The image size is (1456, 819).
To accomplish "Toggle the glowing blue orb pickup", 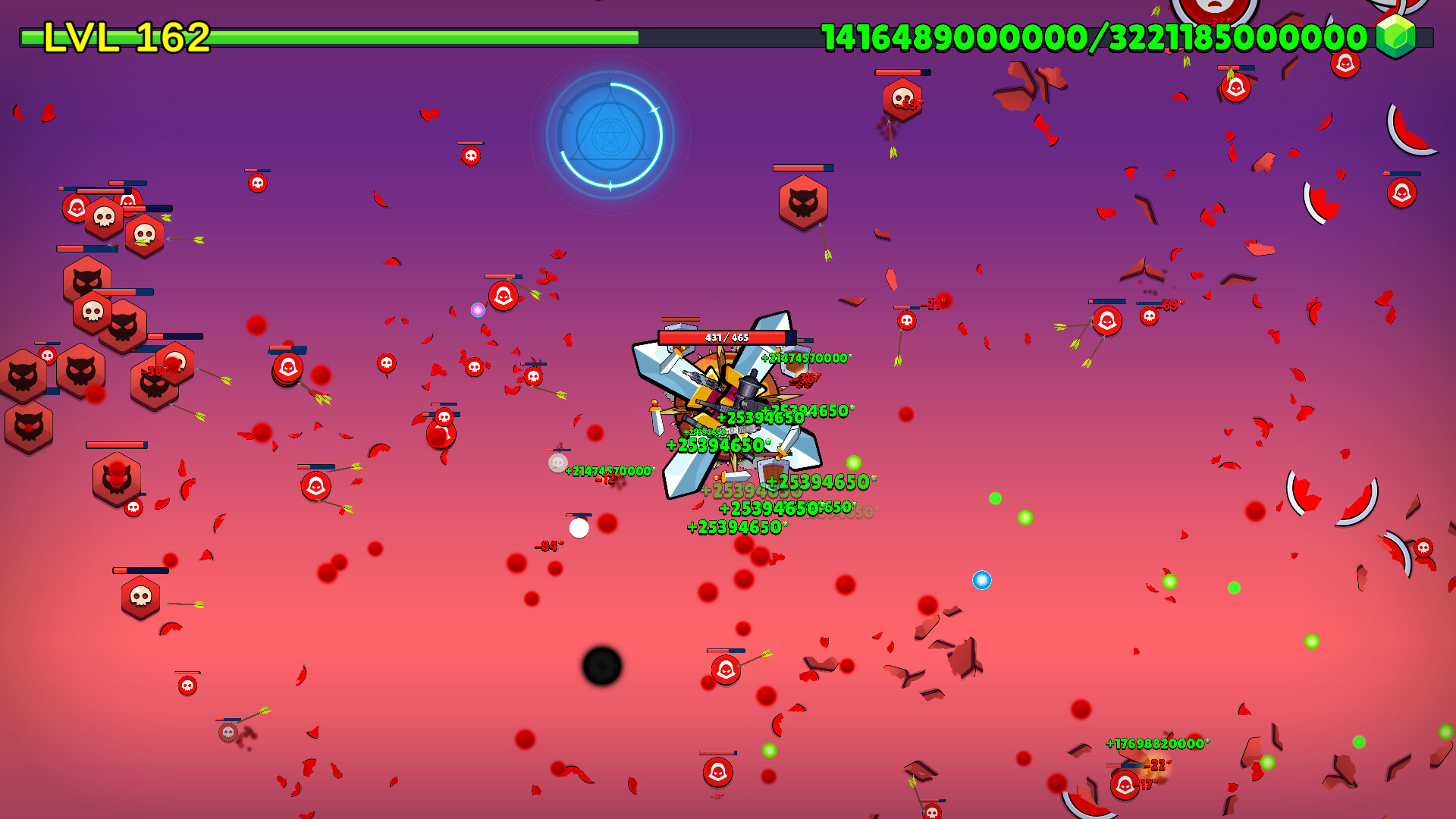I will [x=982, y=580].
